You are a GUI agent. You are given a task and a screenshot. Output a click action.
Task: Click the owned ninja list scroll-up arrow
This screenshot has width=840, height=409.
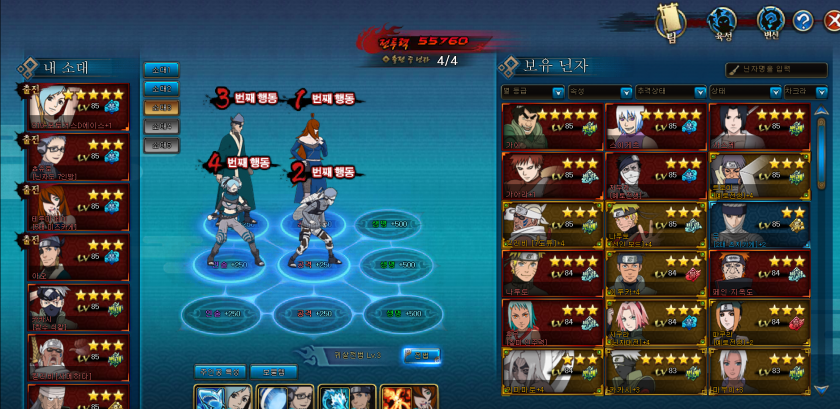[822, 111]
